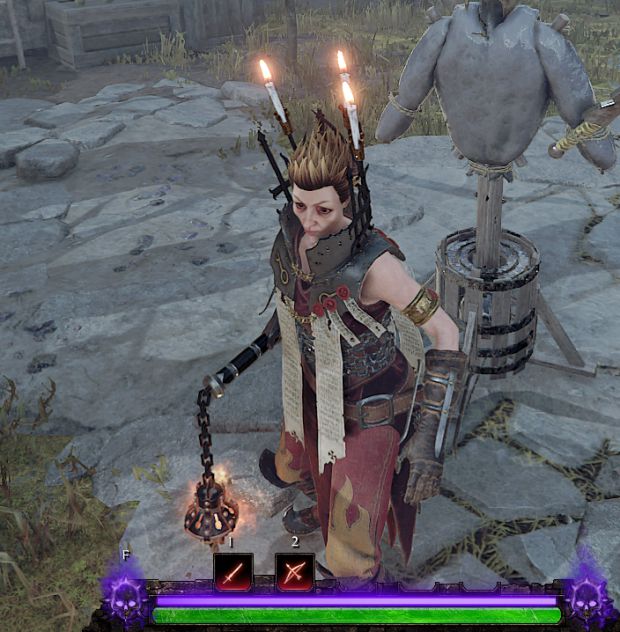This screenshot has width=620, height=632.
Task: Select the crossed-out bow ability in slot 2
Action: [295, 573]
